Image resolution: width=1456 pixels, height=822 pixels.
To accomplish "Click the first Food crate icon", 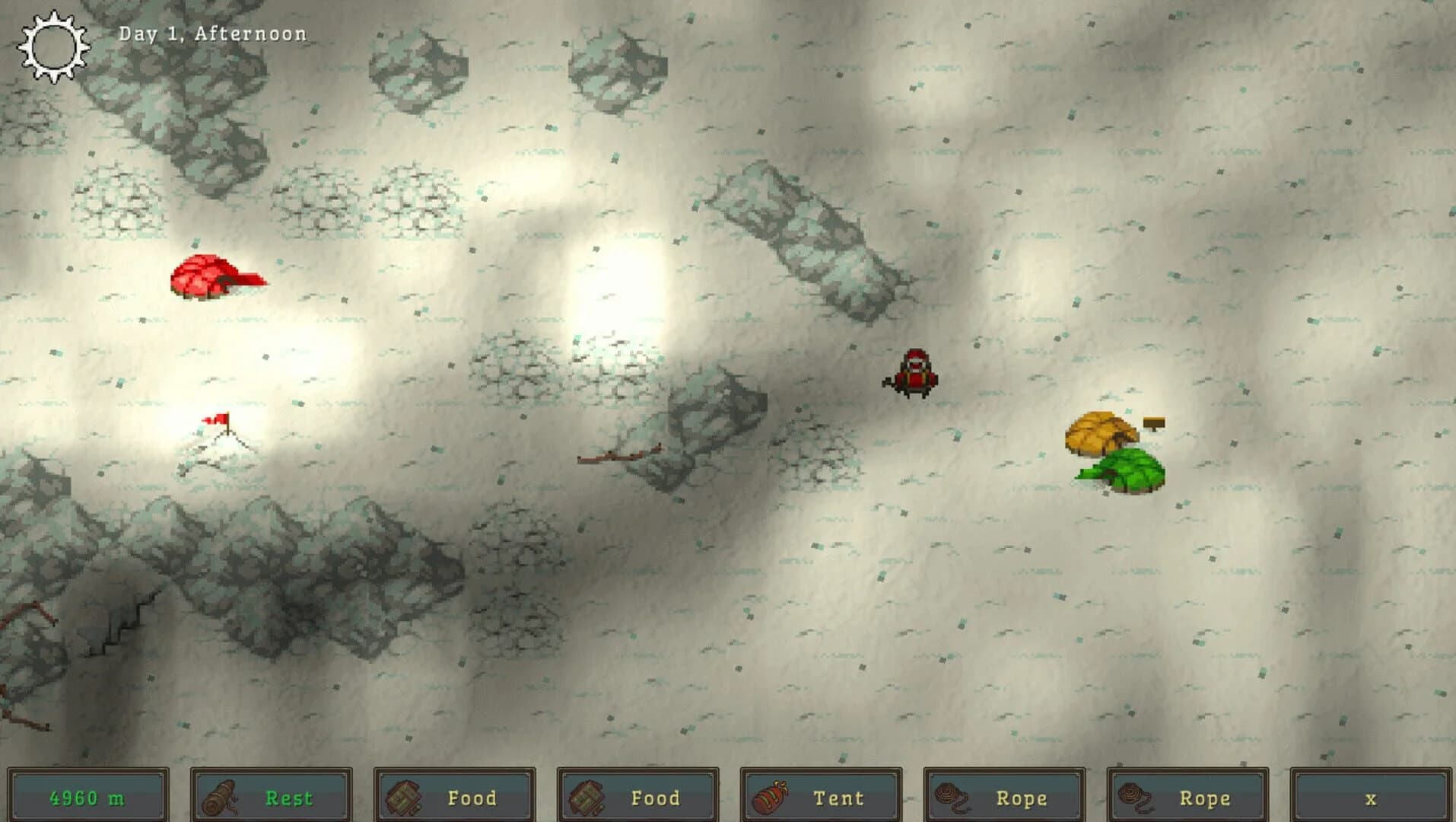I will click(x=404, y=798).
